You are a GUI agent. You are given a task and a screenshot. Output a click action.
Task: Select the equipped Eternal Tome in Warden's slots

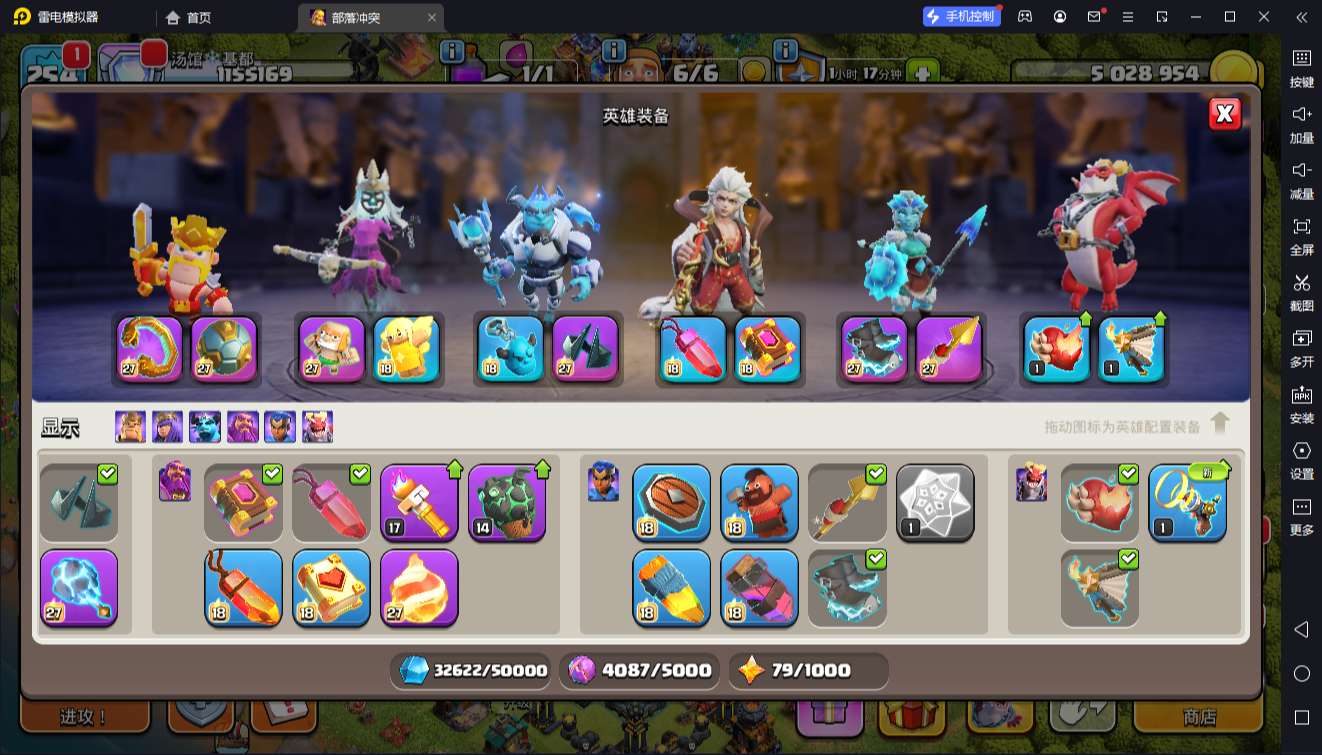768,349
